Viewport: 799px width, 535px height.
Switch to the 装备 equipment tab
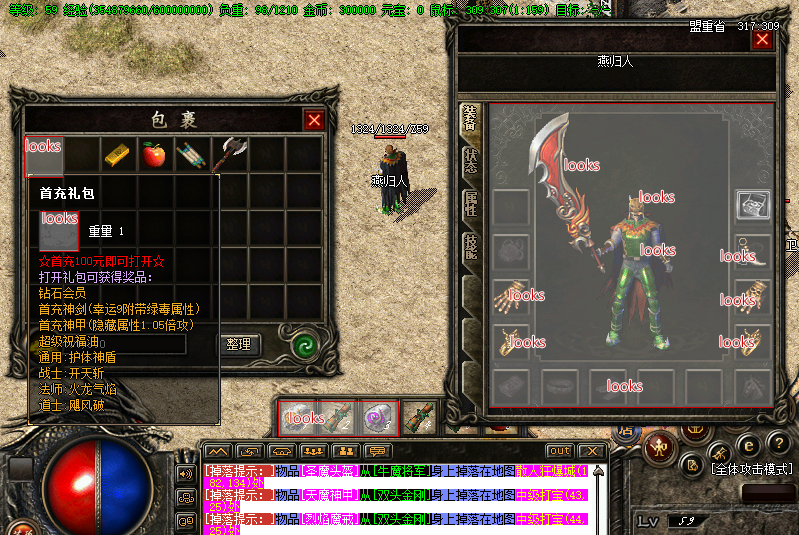470,119
